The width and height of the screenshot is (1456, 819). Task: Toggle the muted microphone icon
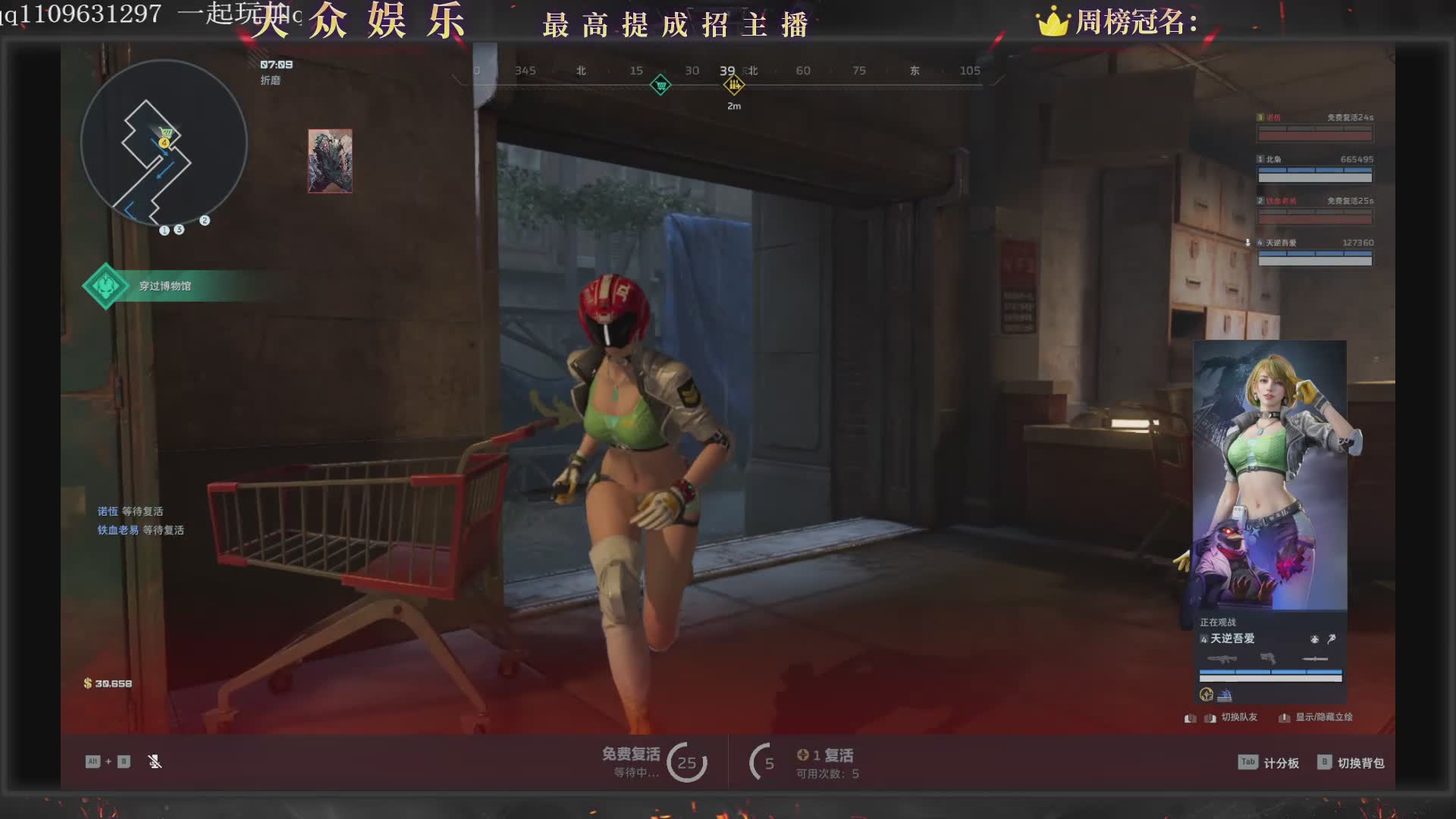click(155, 761)
